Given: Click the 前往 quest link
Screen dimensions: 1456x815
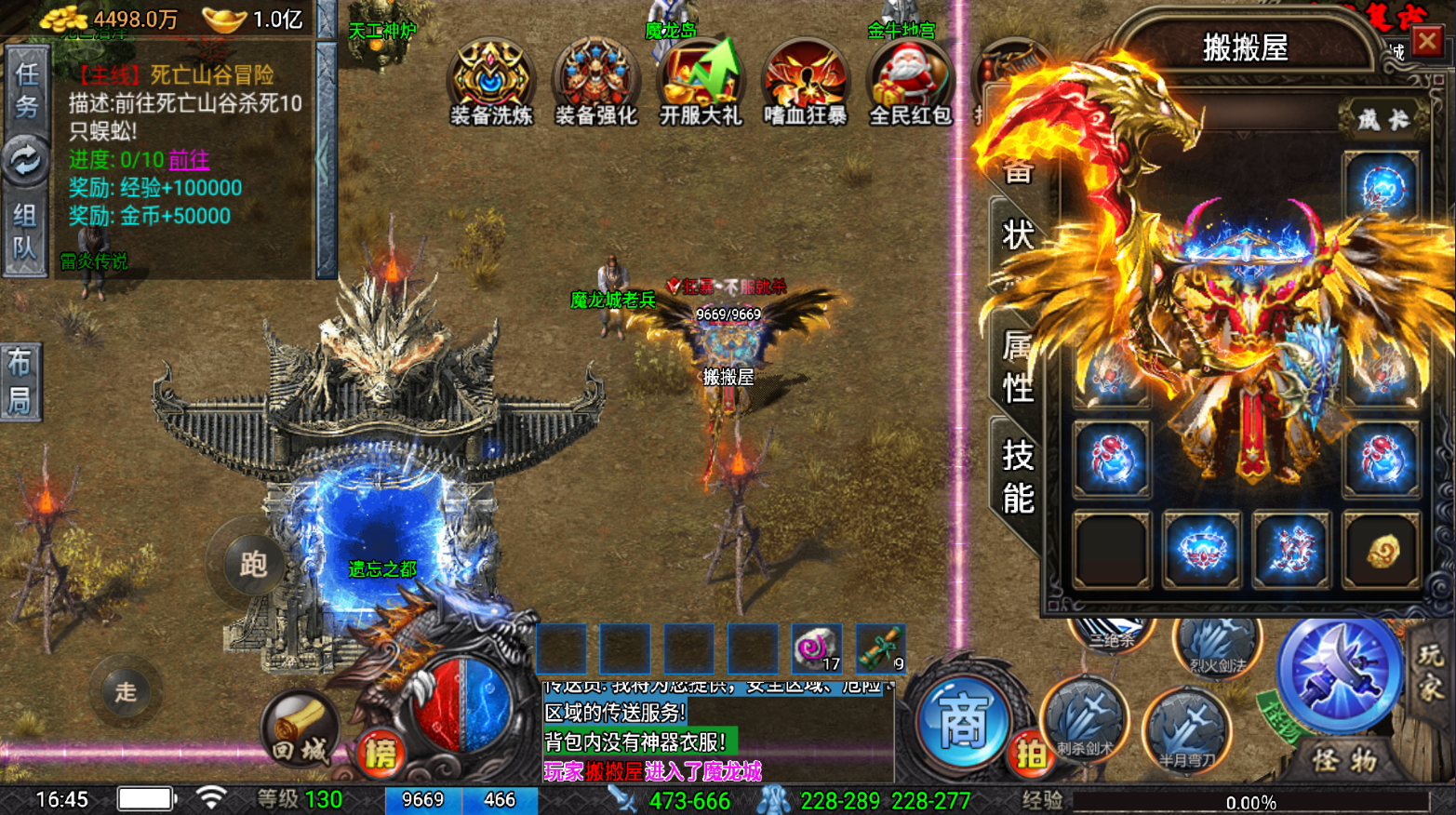Looking at the screenshot, I should coord(189,160).
